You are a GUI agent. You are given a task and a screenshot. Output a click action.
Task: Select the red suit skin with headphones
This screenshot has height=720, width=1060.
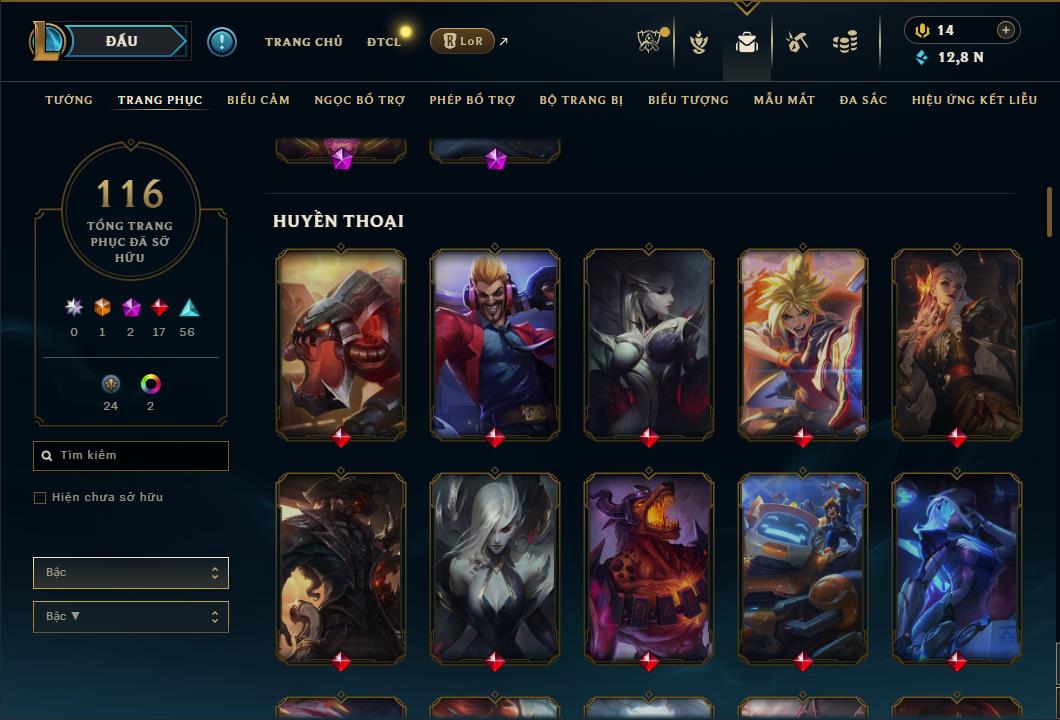click(495, 343)
